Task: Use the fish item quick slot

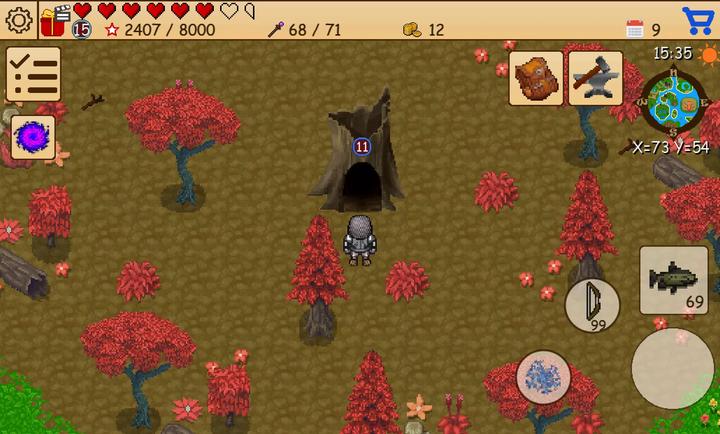Action: pyautogui.click(x=673, y=280)
